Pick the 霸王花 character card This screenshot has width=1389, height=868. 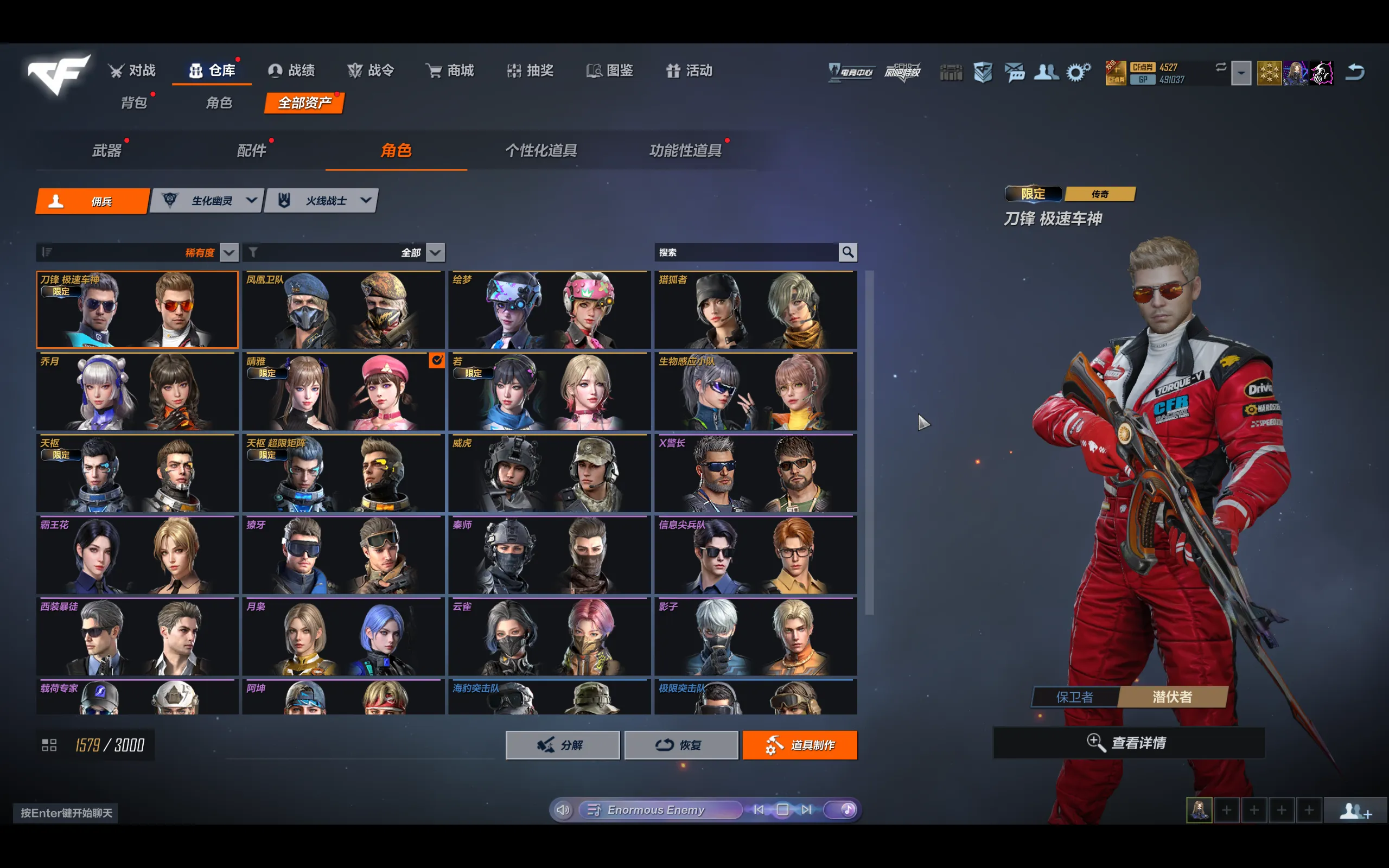coord(137,555)
